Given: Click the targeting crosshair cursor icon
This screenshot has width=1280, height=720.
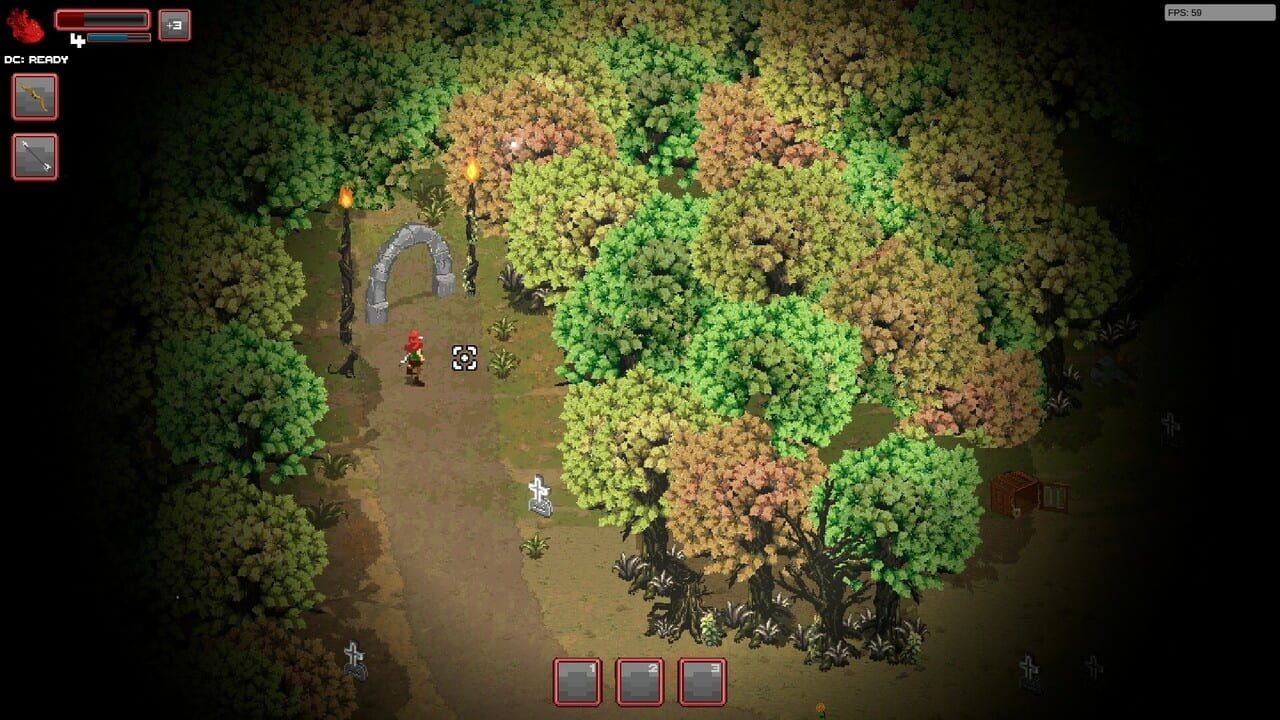Looking at the screenshot, I should point(464,357).
